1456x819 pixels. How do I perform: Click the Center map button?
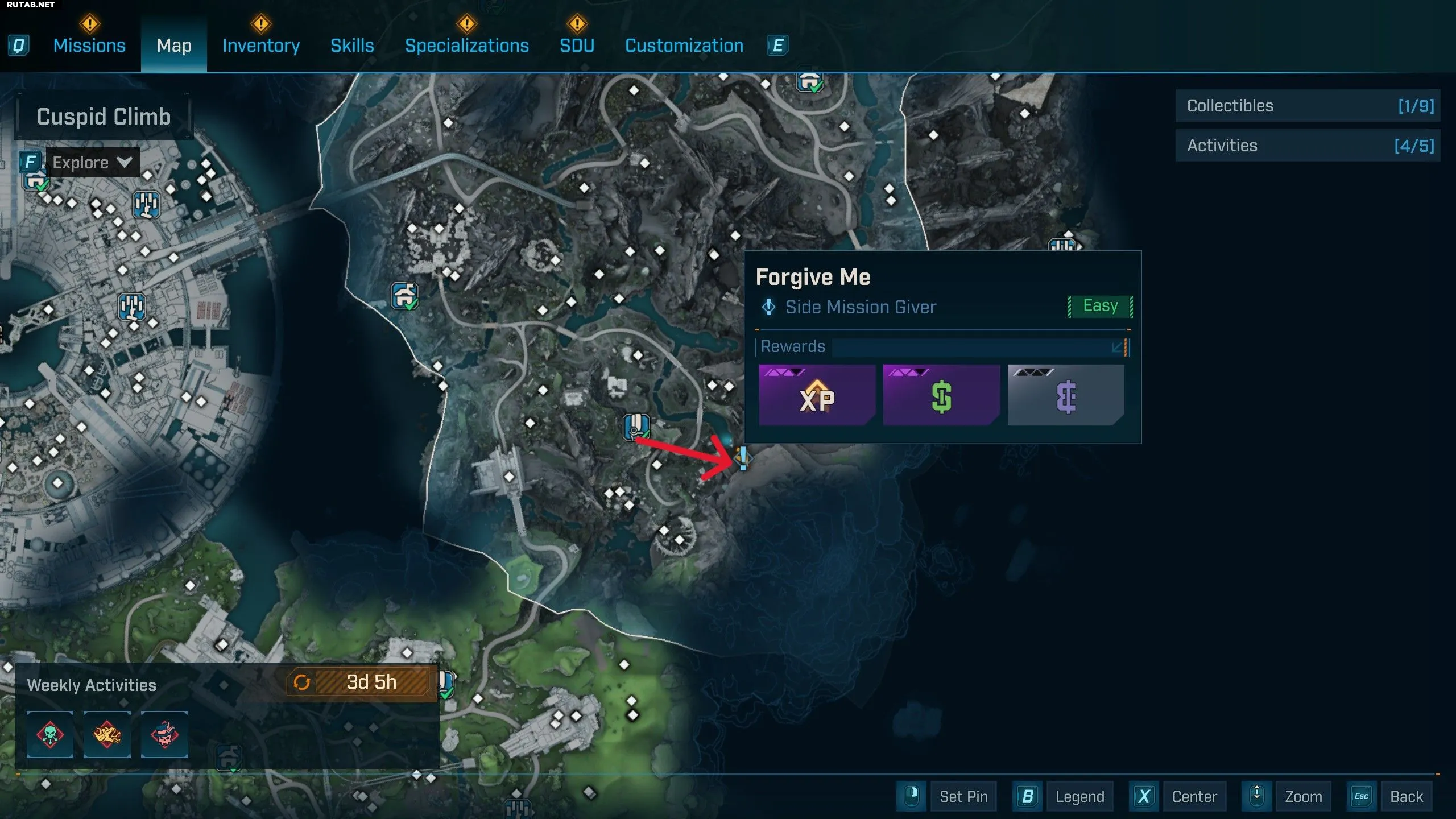[x=1194, y=797]
